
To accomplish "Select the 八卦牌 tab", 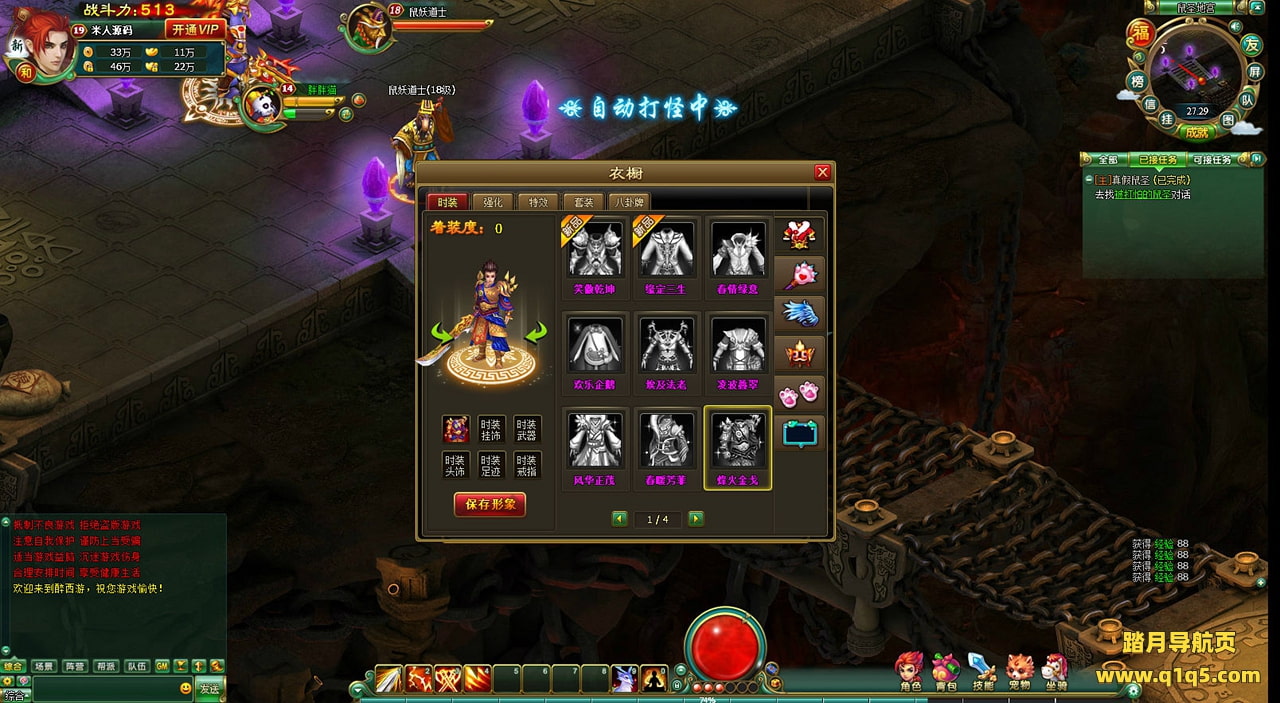I will pos(628,202).
